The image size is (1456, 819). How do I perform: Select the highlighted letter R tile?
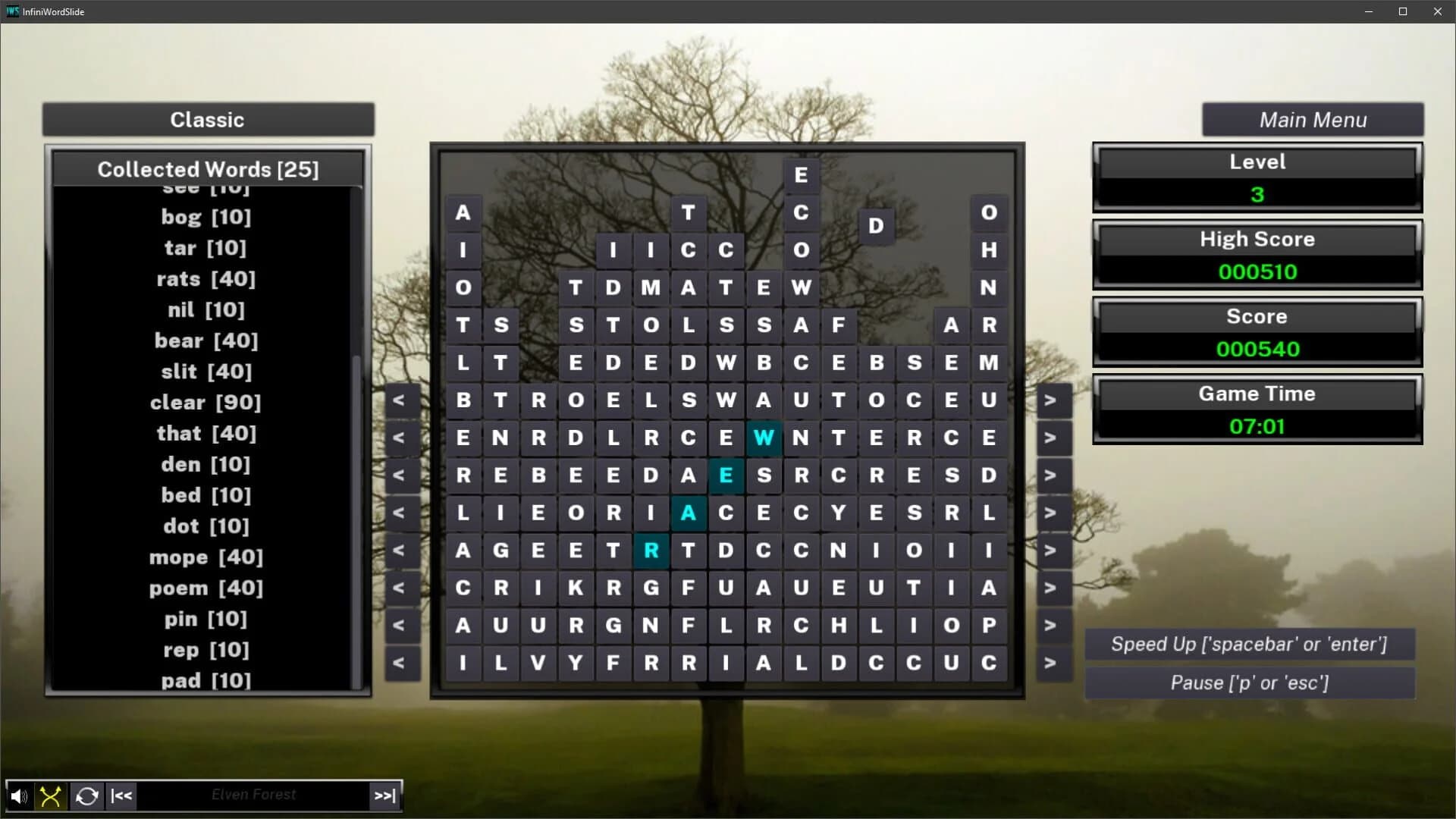pos(651,551)
